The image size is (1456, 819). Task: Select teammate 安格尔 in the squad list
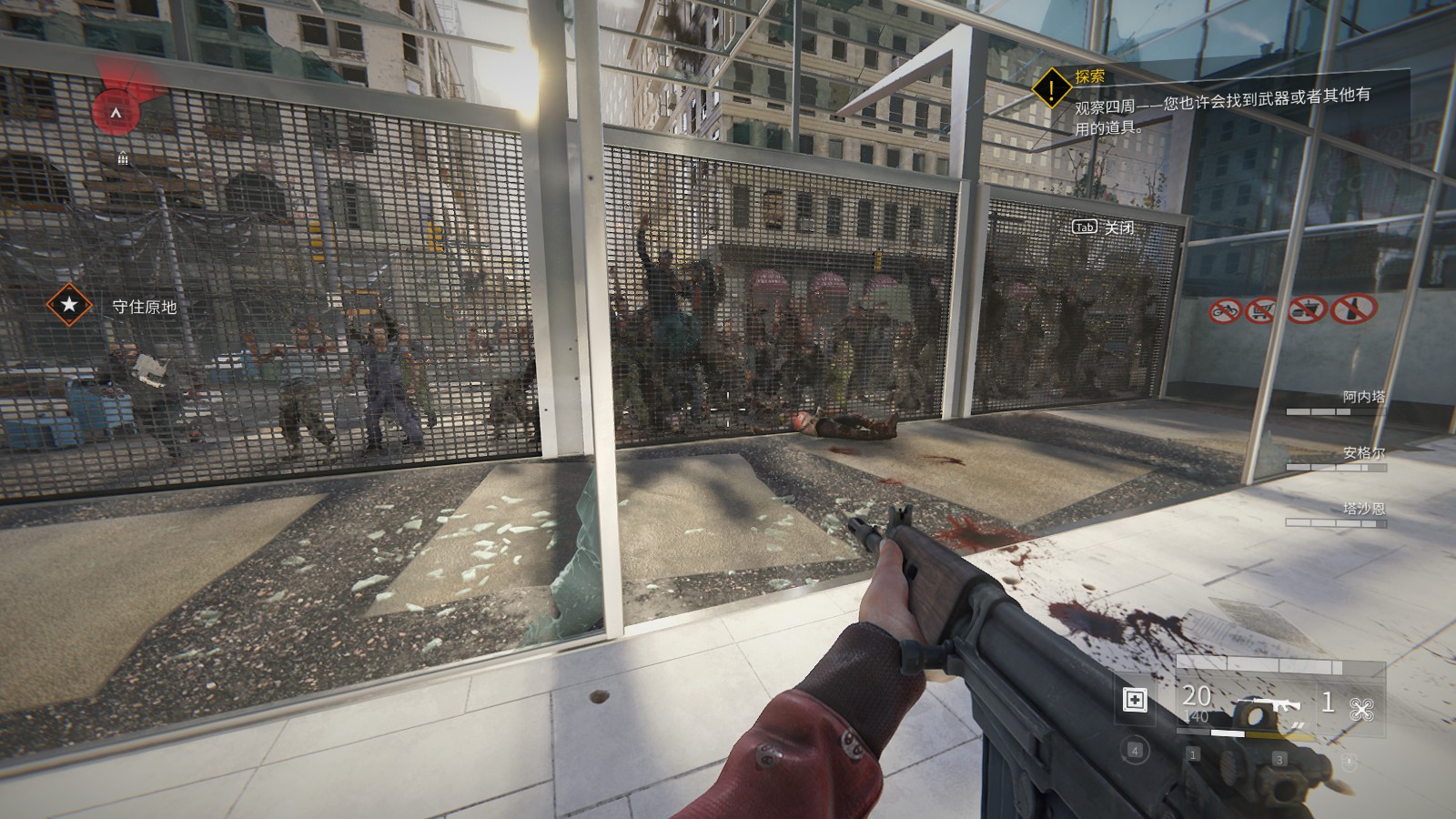click(1362, 453)
